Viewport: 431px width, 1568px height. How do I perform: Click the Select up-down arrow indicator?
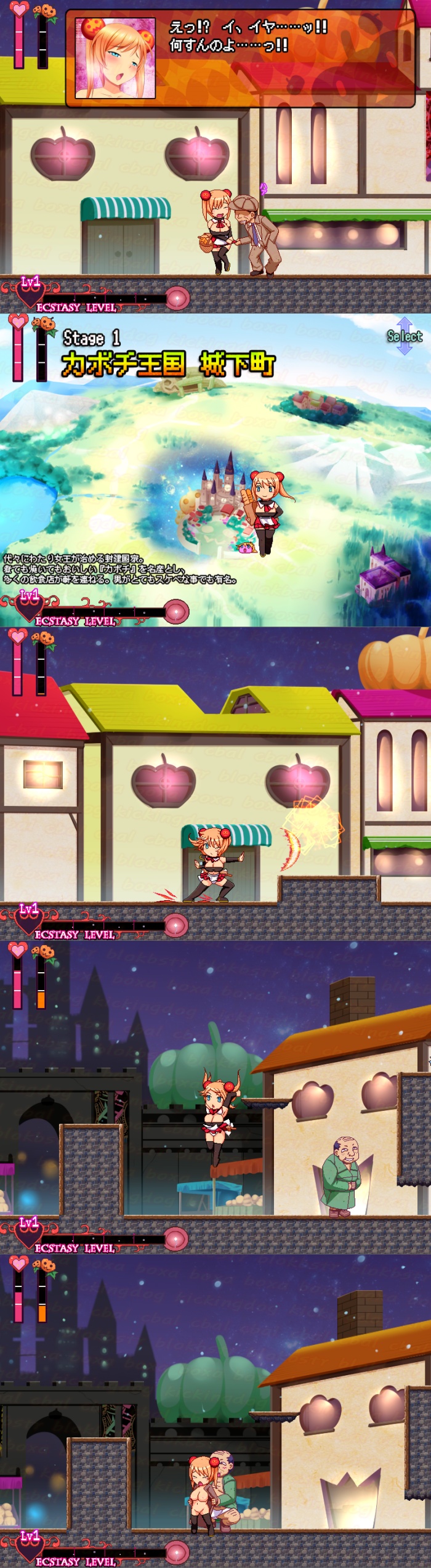click(404, 336)
